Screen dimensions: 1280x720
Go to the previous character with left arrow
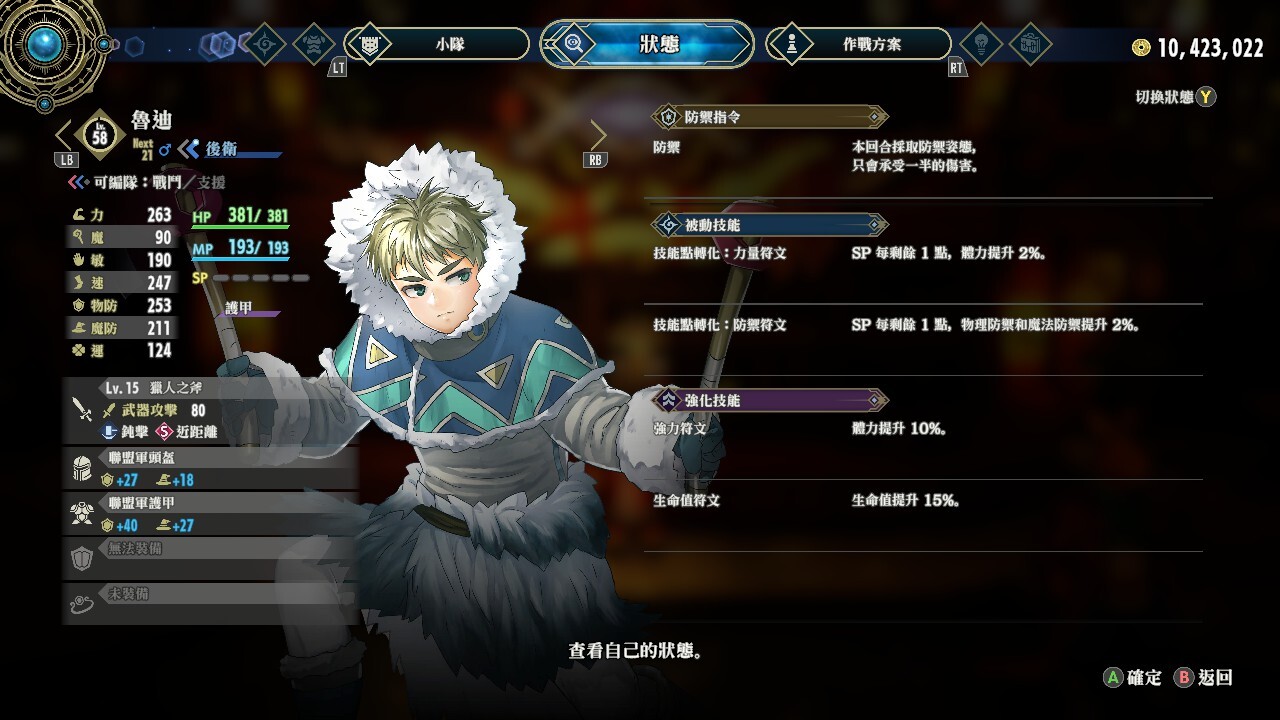pos(64,135)
